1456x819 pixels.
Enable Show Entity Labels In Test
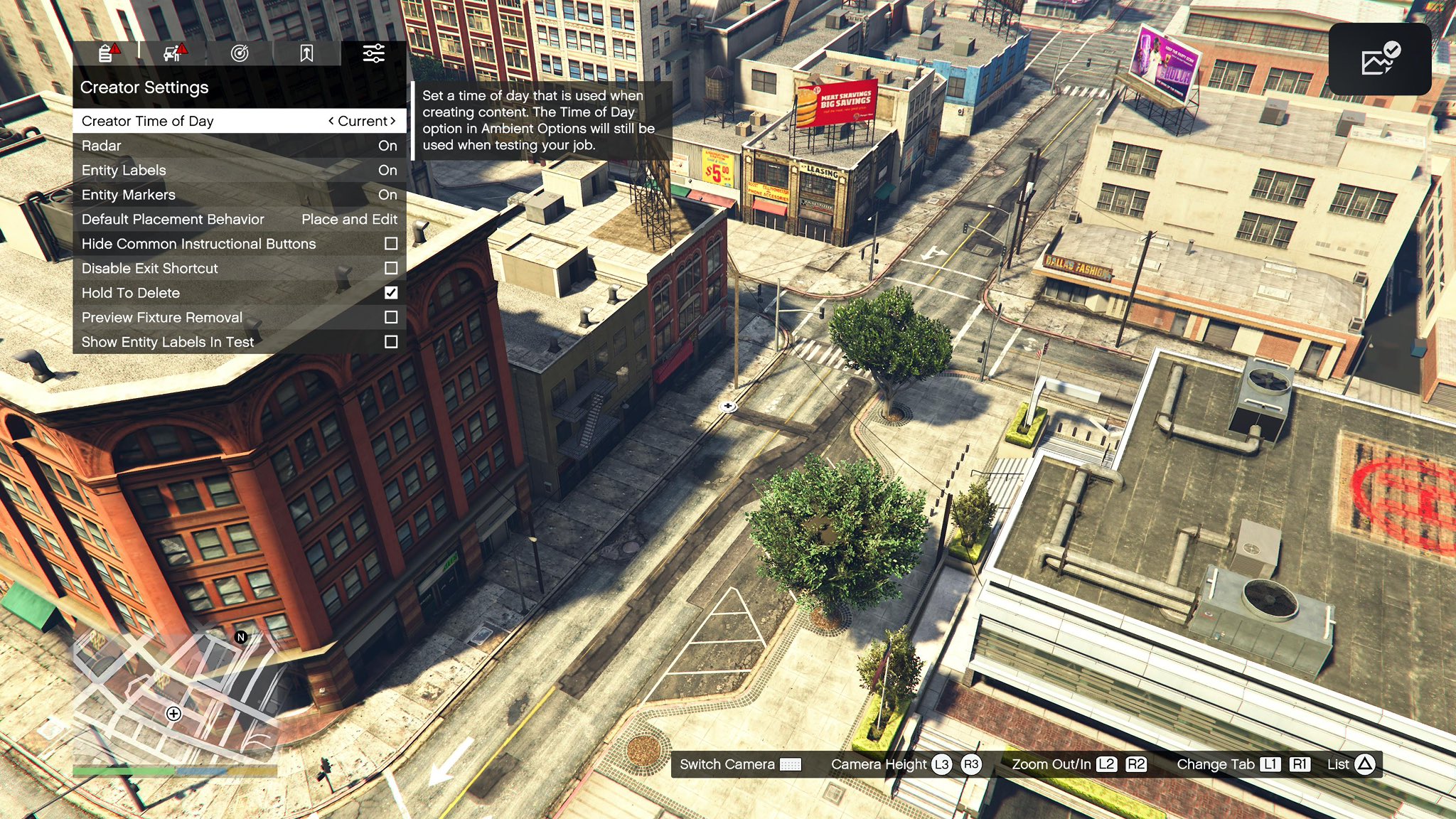[391, 342]
